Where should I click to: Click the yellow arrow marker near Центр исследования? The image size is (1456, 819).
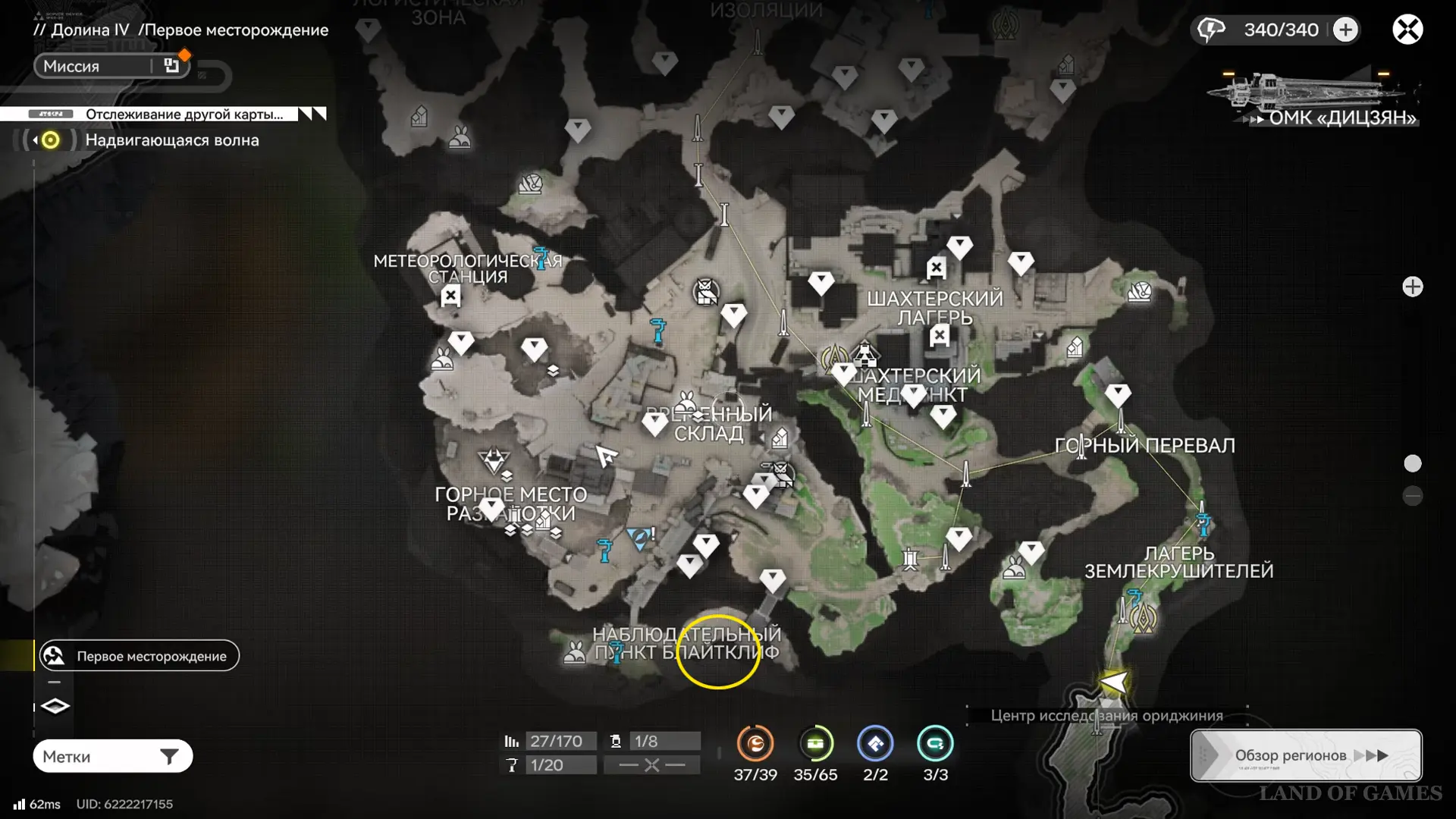click(1113, 682)
